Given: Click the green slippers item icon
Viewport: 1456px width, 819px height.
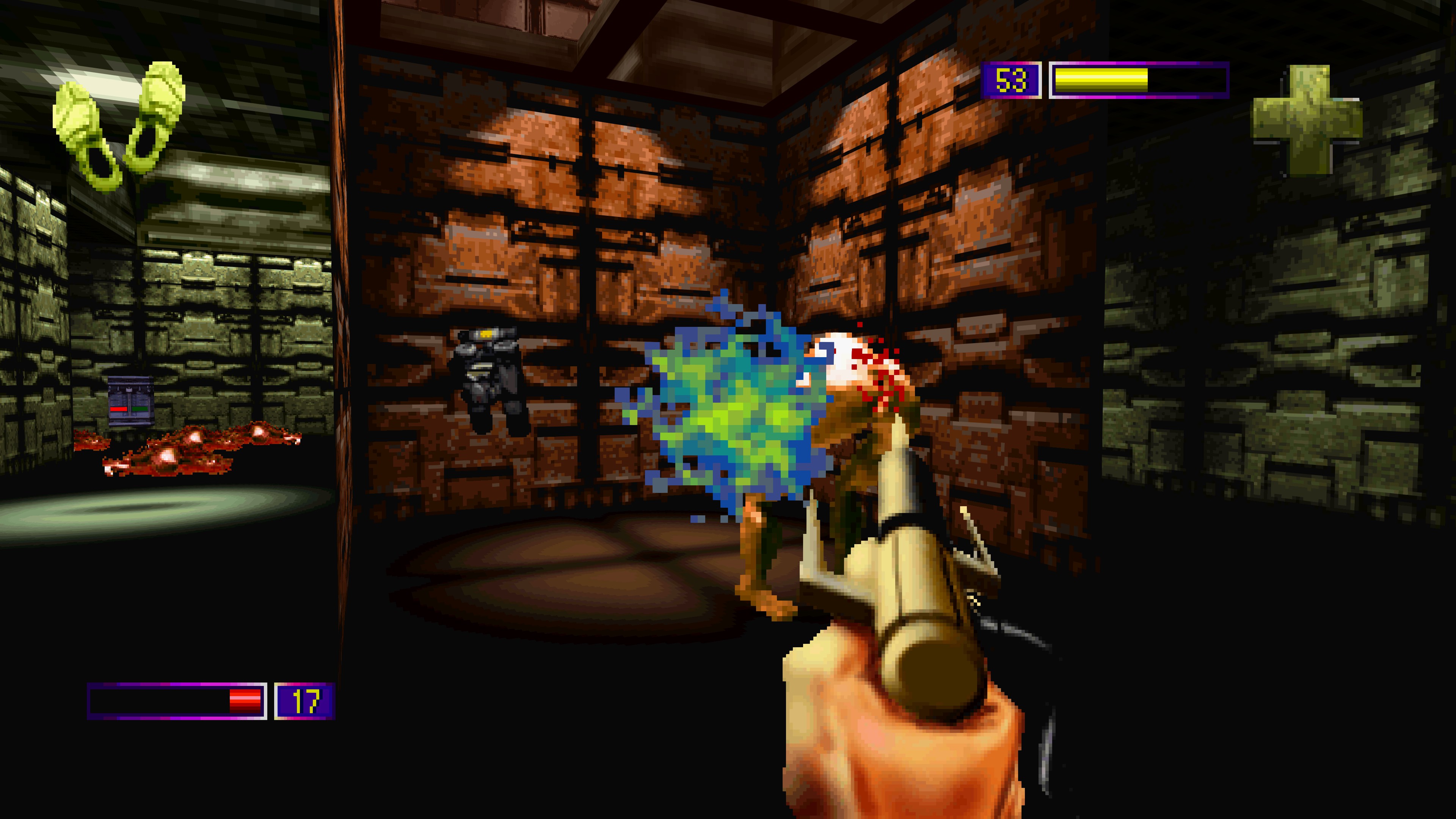Looking at the screenshot, I should 120,125.
